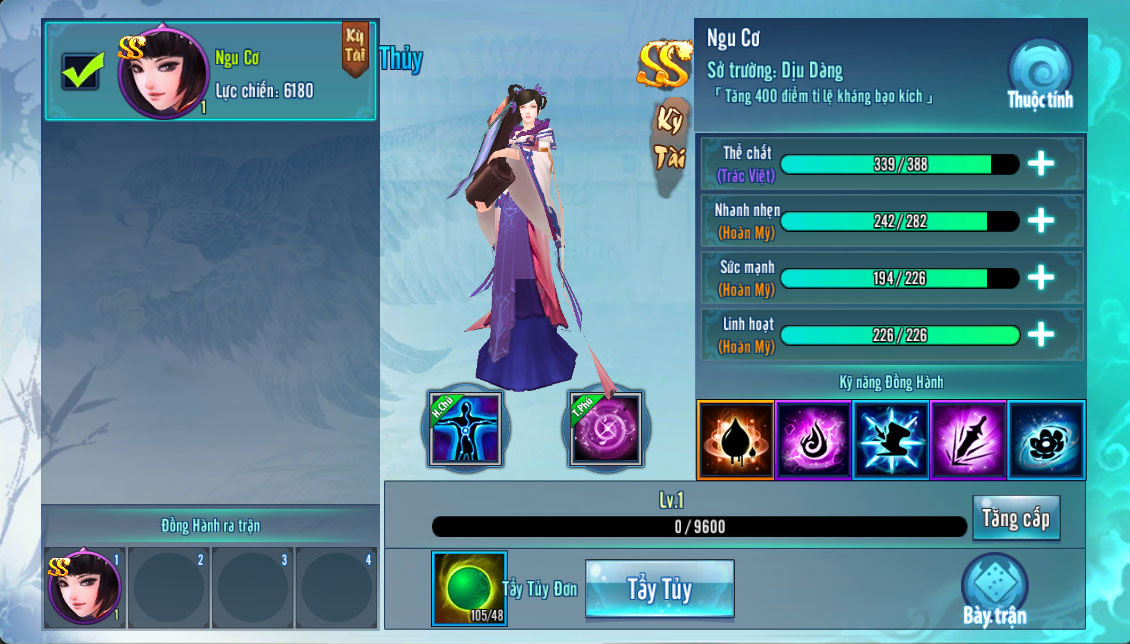The width and height of the screenshot is (1130, 644).
Task: Select the blue flower vortex skill
Action: coord(1046,440)
